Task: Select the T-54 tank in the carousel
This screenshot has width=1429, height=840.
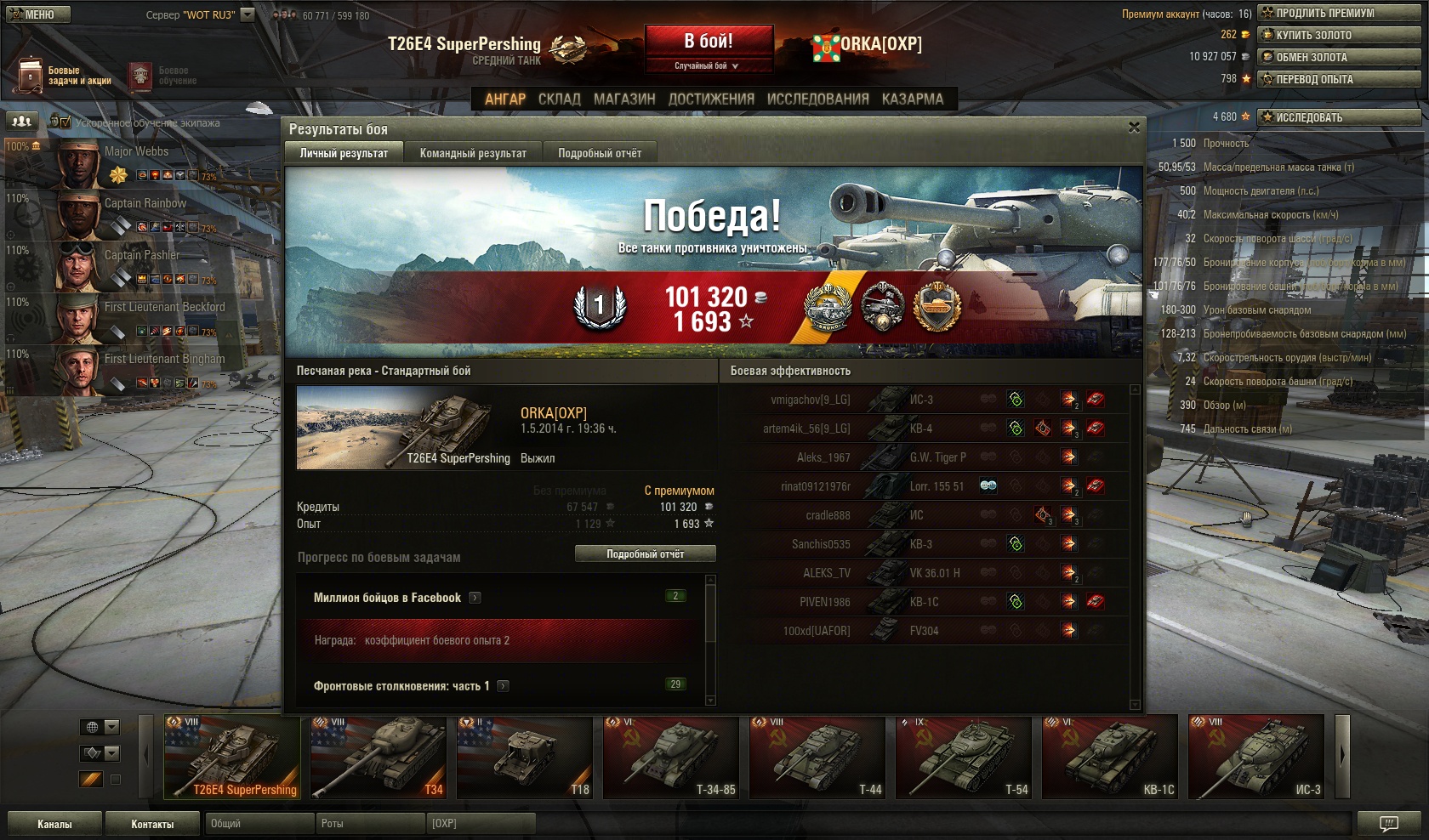Action: (965, 757)
